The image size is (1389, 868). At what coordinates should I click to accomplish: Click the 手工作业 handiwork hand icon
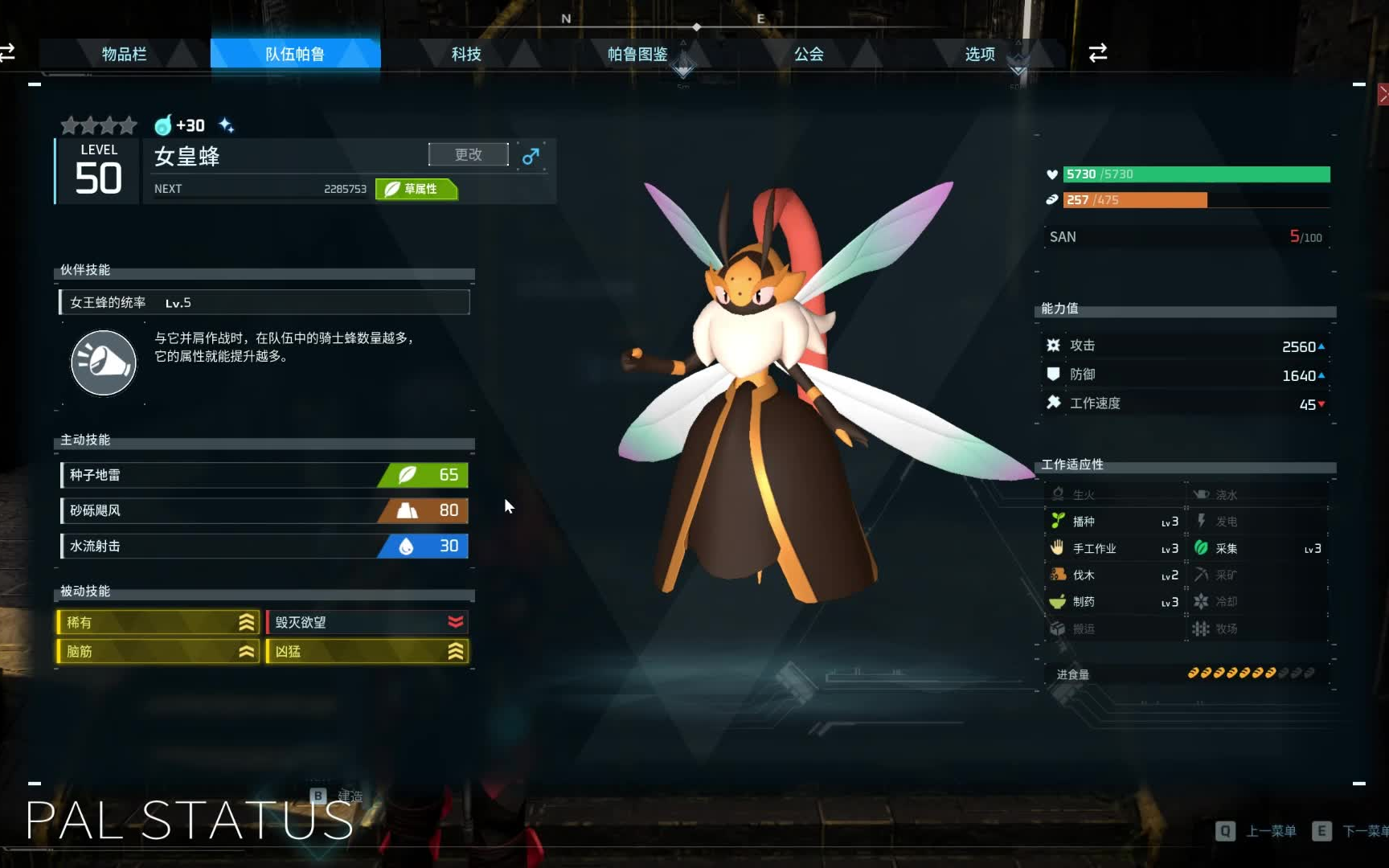pyautogui.click(x=1057, y=547)
